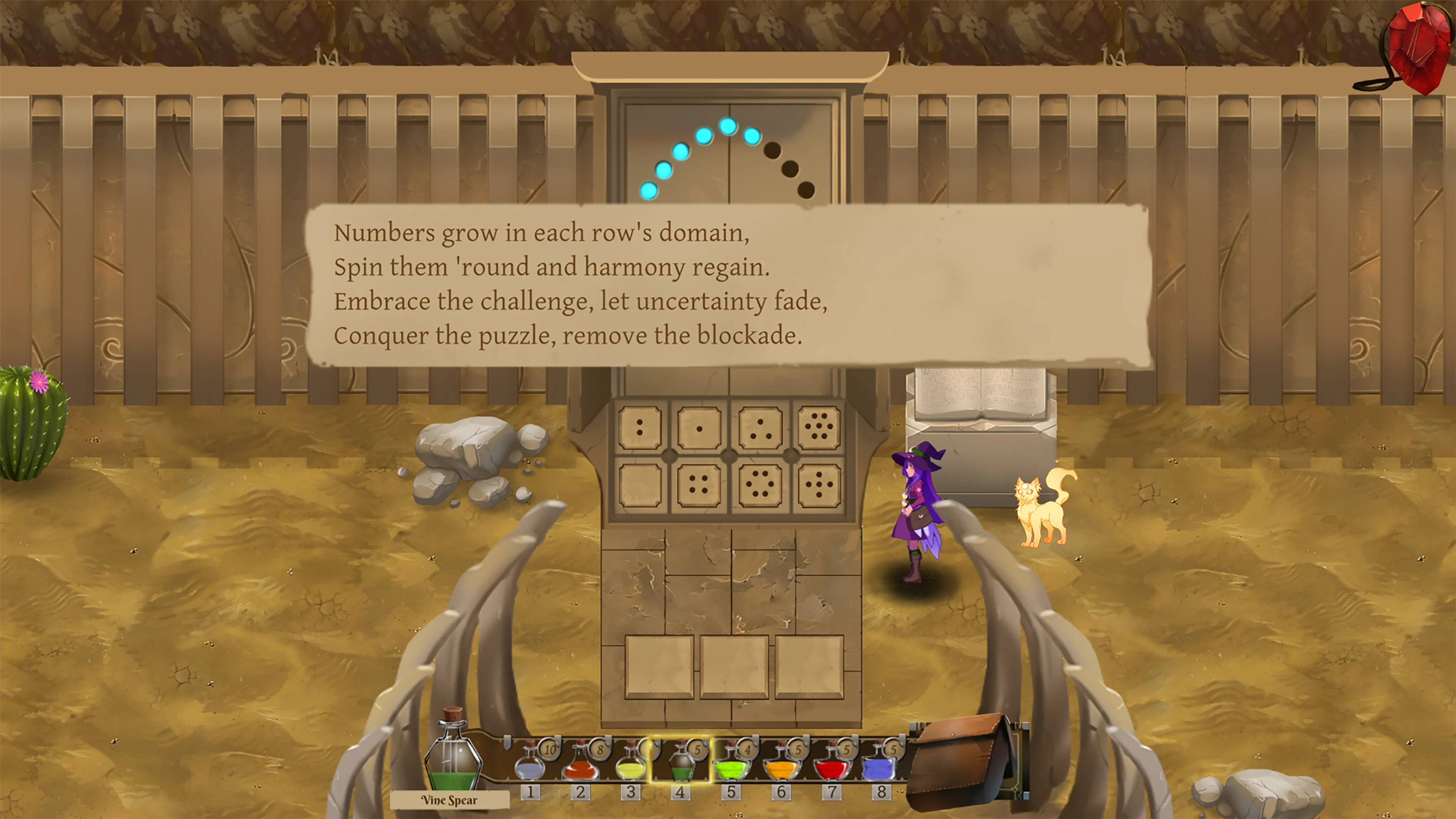Screen dimensions: 1456x819
Task: Spin the seven-pip dice tile
Action: point(819,428)
